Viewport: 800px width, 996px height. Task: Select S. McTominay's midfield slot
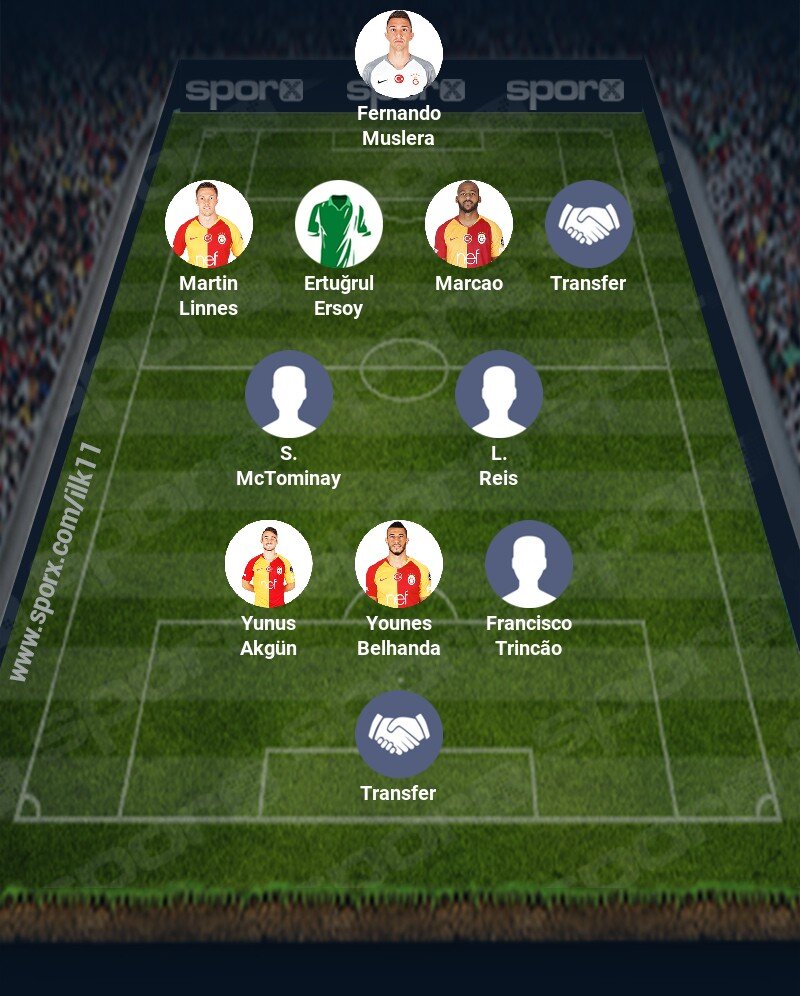click(x=289, y=394)
